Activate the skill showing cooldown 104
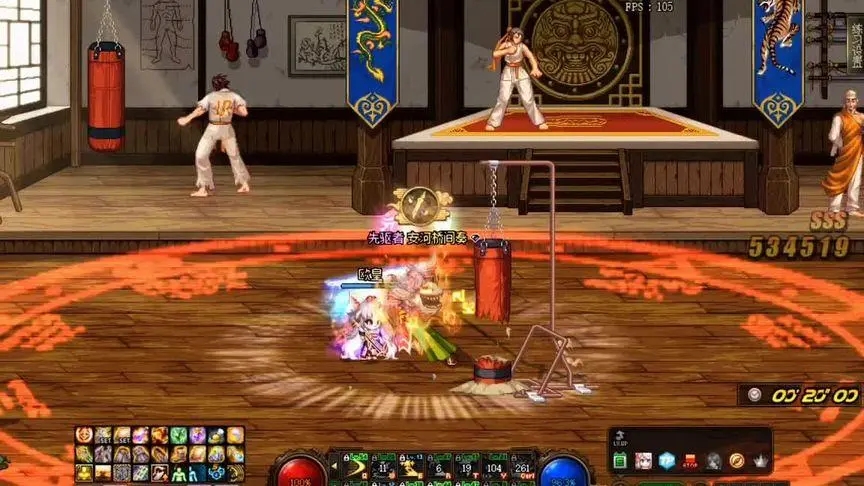This screenshot has height=486, width=864. (494, 467)
